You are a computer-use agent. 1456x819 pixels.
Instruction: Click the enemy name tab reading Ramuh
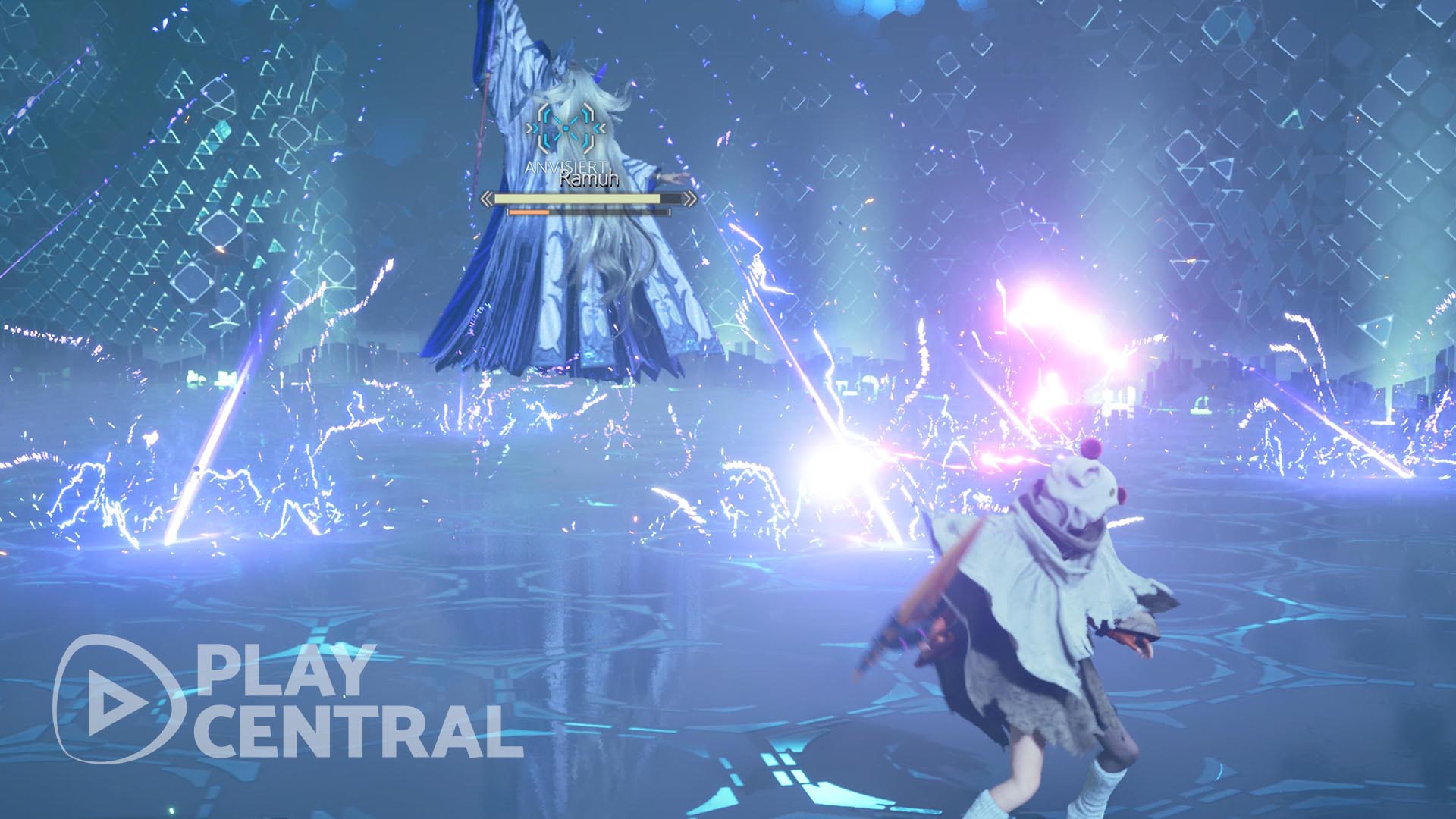(x=589, y=180)
